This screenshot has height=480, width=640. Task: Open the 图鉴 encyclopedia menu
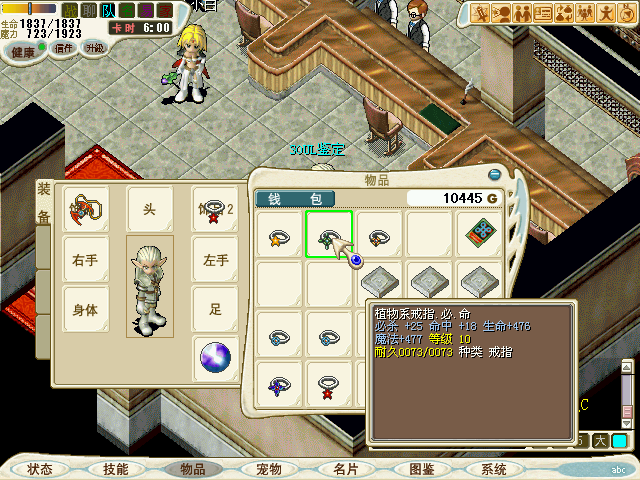pos(421,469)
